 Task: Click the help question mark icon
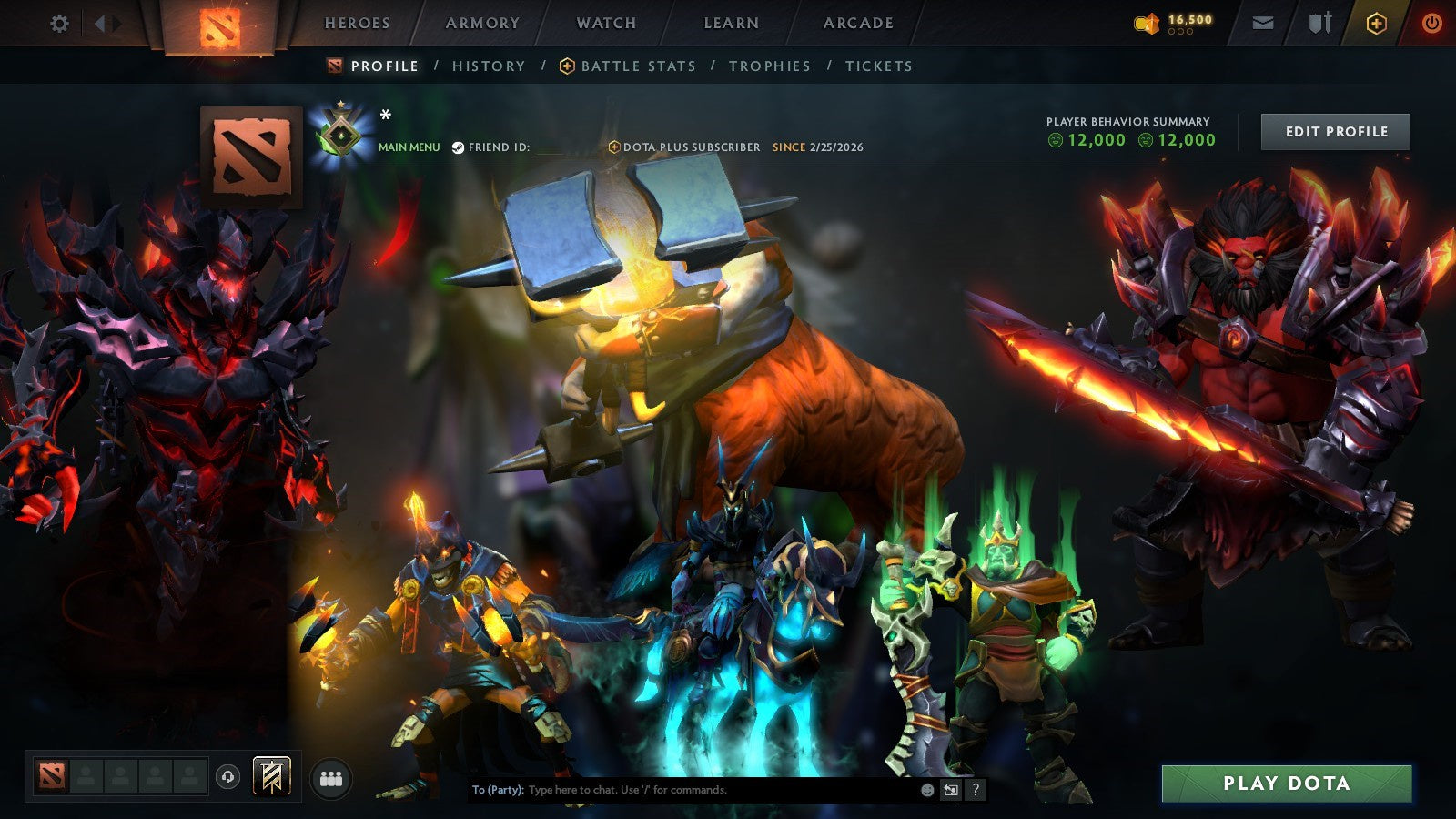click(x=976, y=790)
